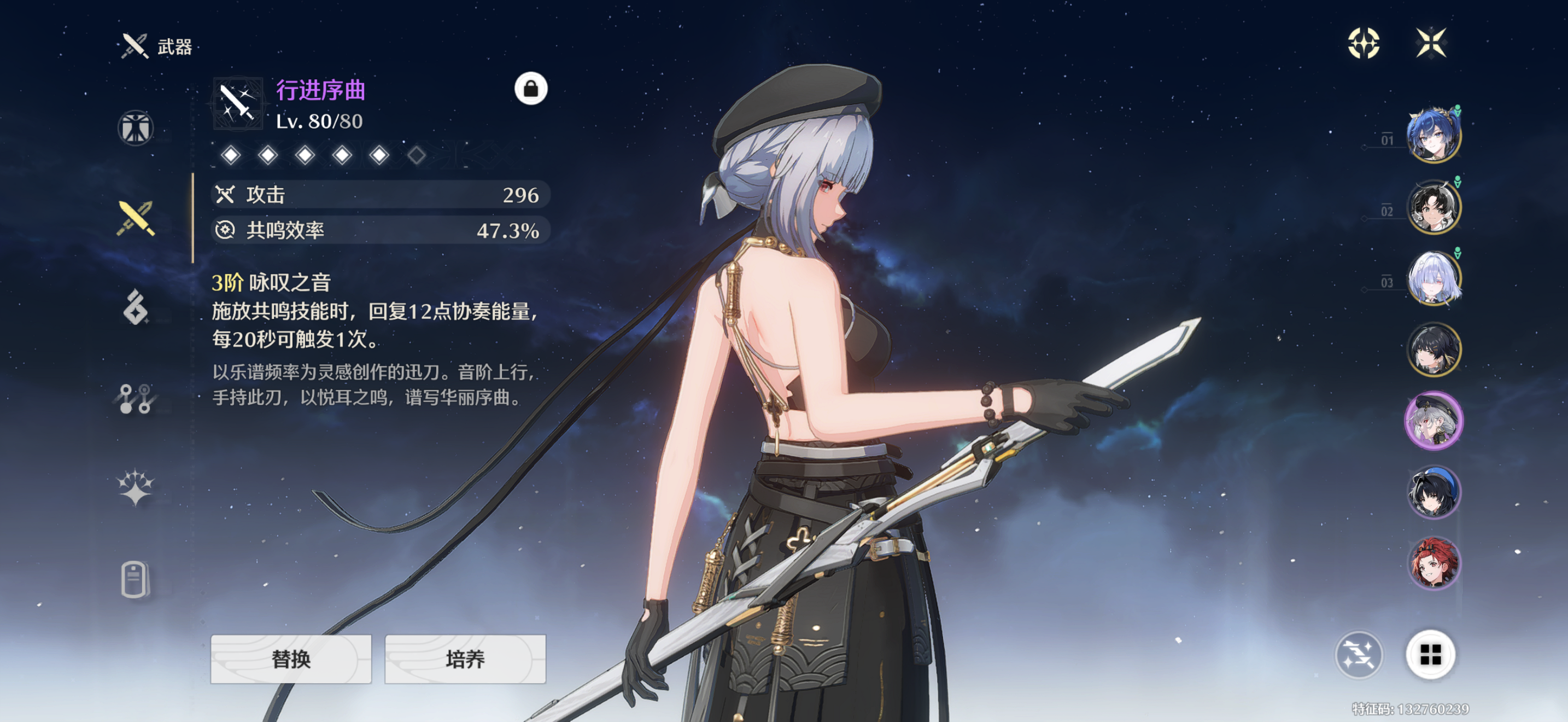Choose the dark-haired character in slot 02
This screenshot has width=1568, height=722.
pos(1433,207)
